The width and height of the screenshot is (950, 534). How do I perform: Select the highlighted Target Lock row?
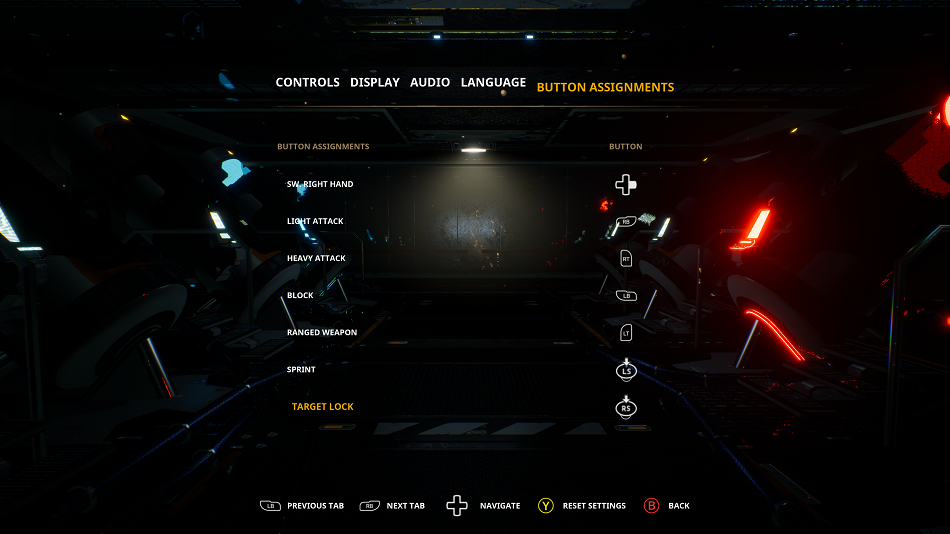pyautogui.click(x=322, y=407)
